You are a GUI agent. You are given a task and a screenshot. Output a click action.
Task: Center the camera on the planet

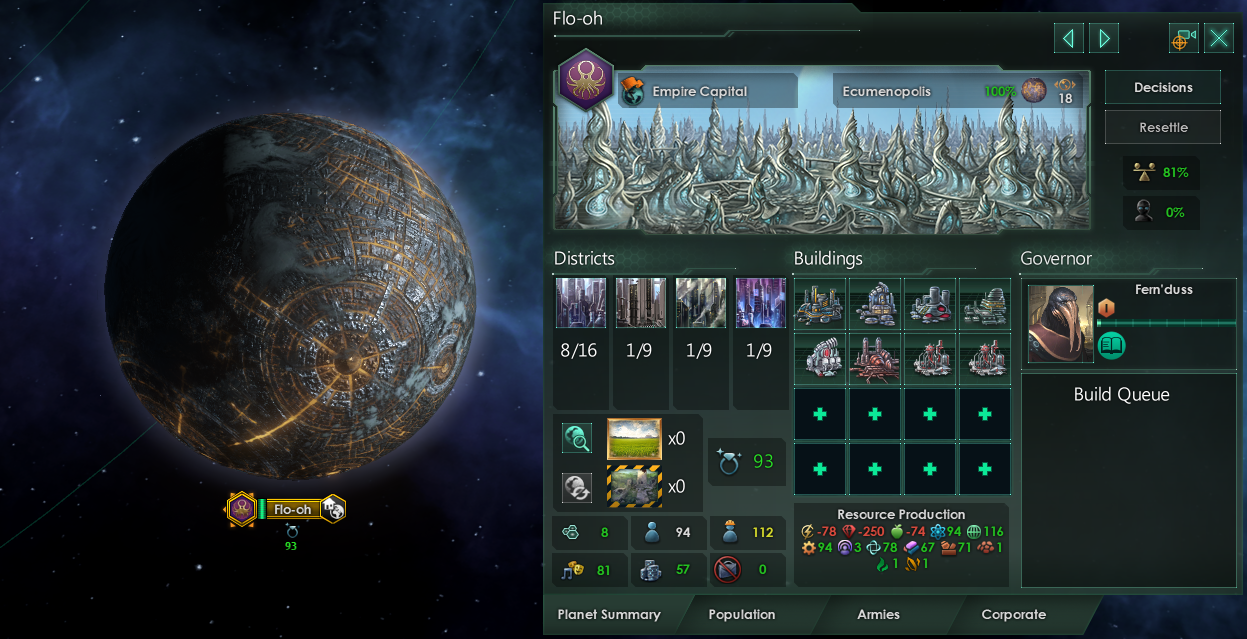(1184, 39)
